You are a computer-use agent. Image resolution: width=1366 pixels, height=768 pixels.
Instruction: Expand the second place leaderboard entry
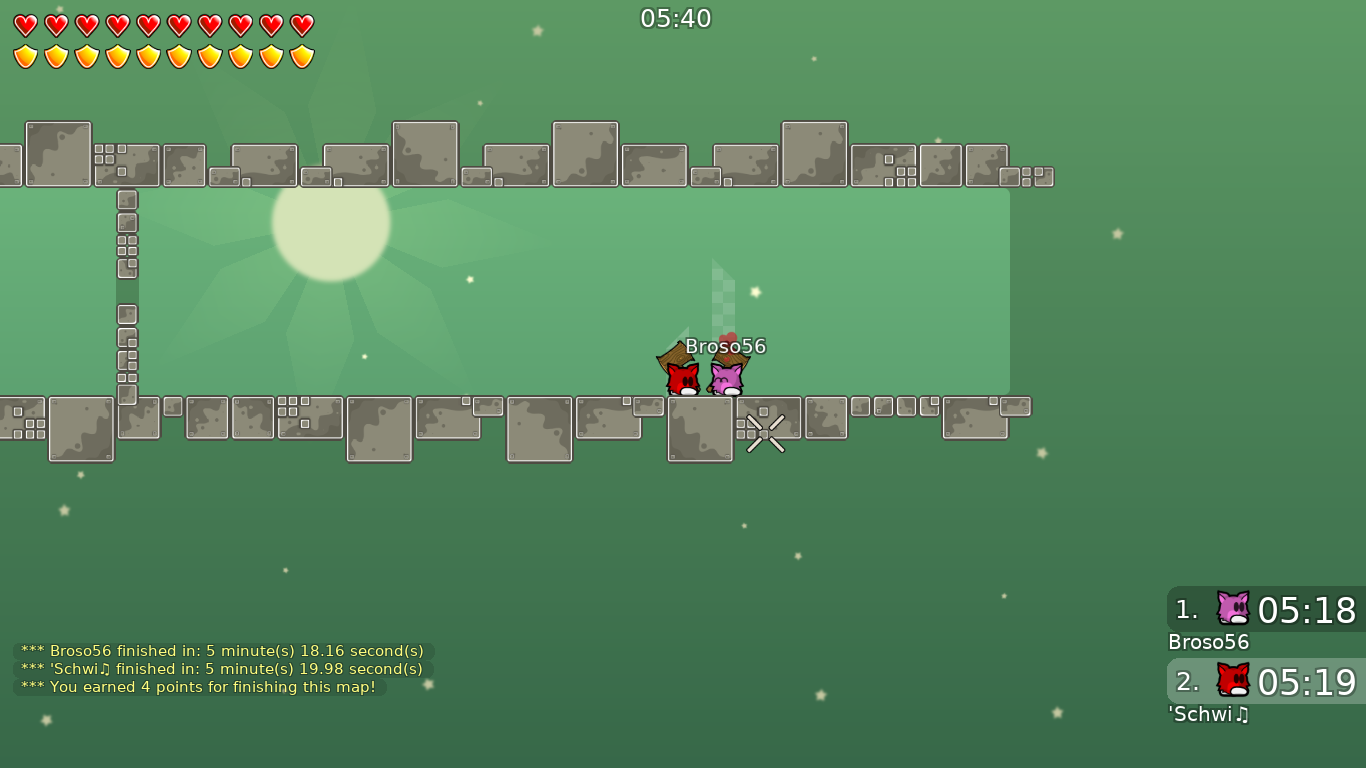pos(1265,683)
